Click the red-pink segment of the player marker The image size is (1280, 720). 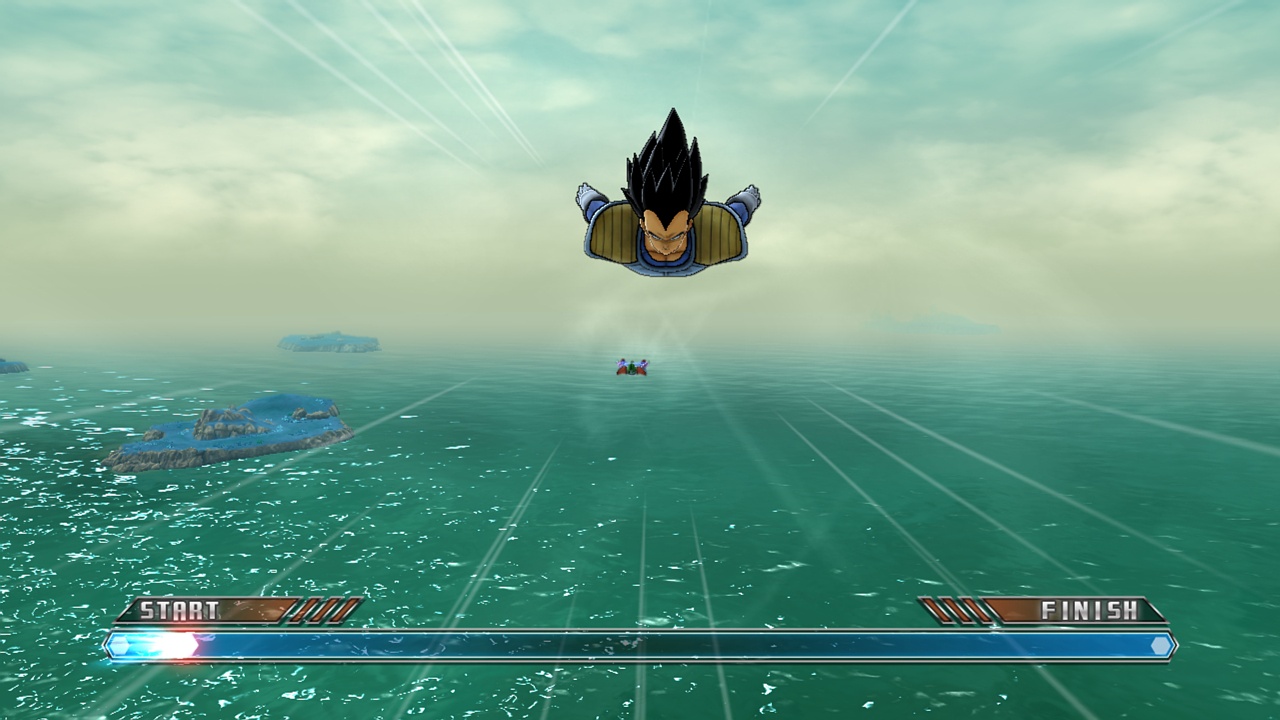tap(198, 642)
